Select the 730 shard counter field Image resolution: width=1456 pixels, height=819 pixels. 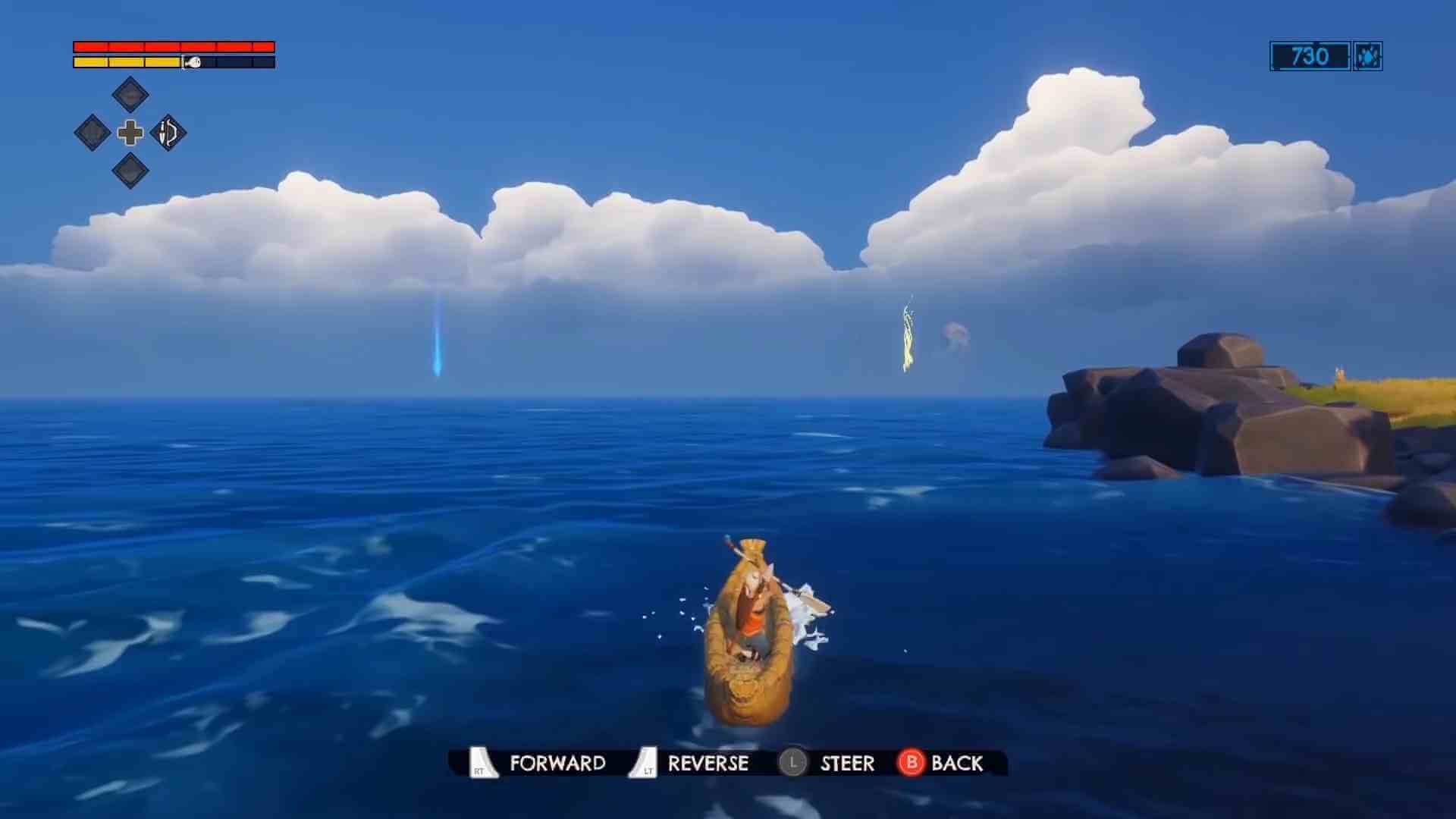pyautogui.click(x=1309, y=57)
